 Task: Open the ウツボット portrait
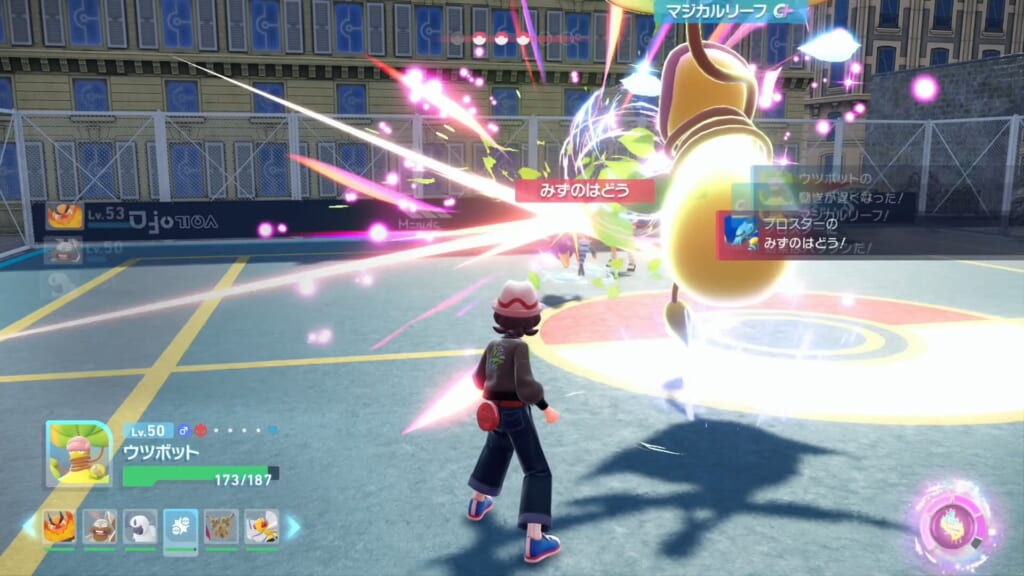[x=78, y=454]
